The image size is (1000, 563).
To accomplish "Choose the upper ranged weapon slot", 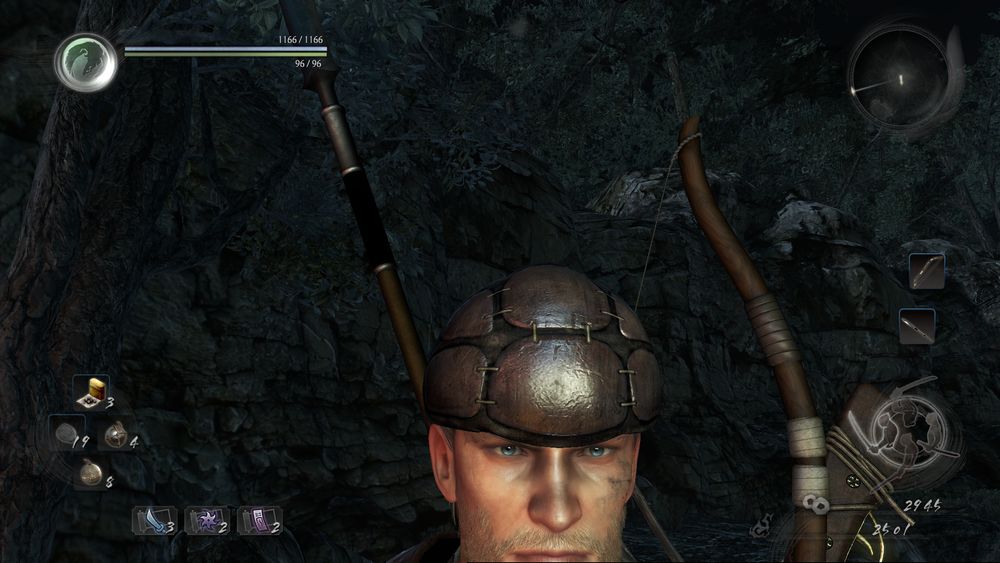I will 927,271.
